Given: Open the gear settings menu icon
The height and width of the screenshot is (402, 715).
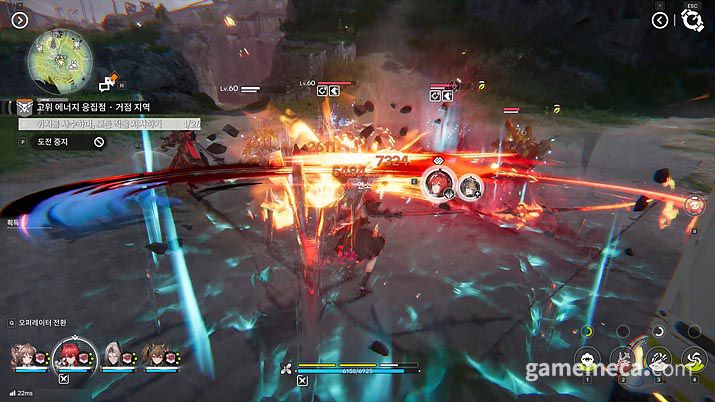Looking at the screenshot, I should (692, 21).
